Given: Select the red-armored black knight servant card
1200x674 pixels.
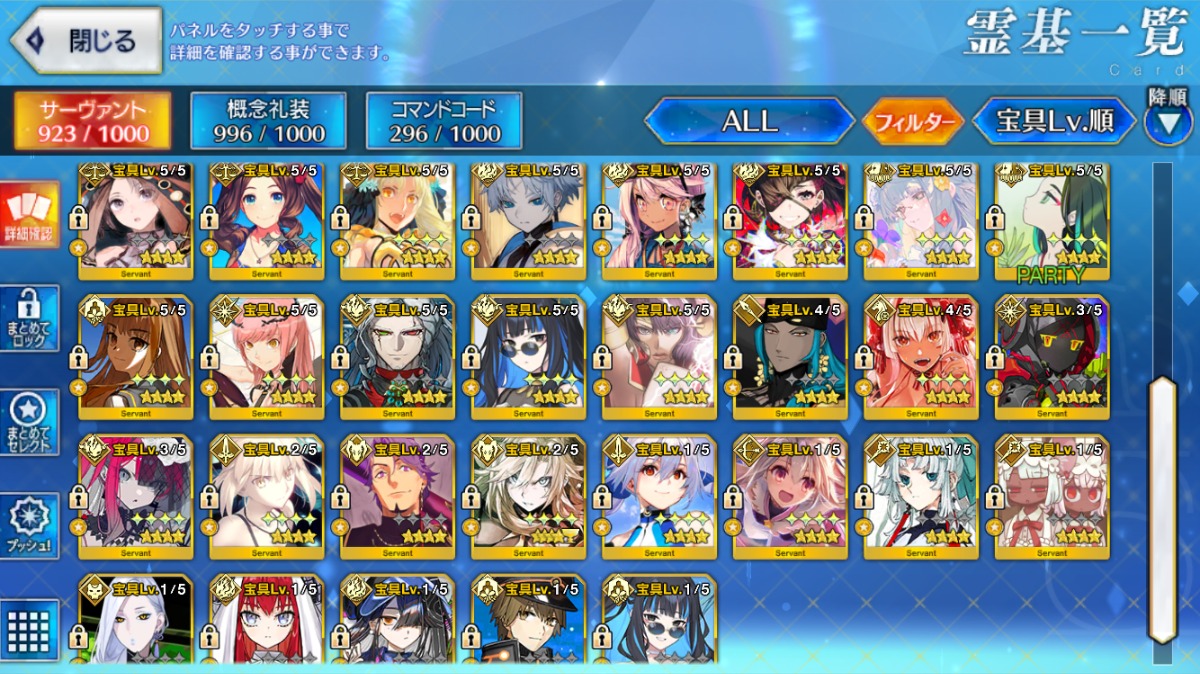Looking at the screenshot, I should 1052,357.
